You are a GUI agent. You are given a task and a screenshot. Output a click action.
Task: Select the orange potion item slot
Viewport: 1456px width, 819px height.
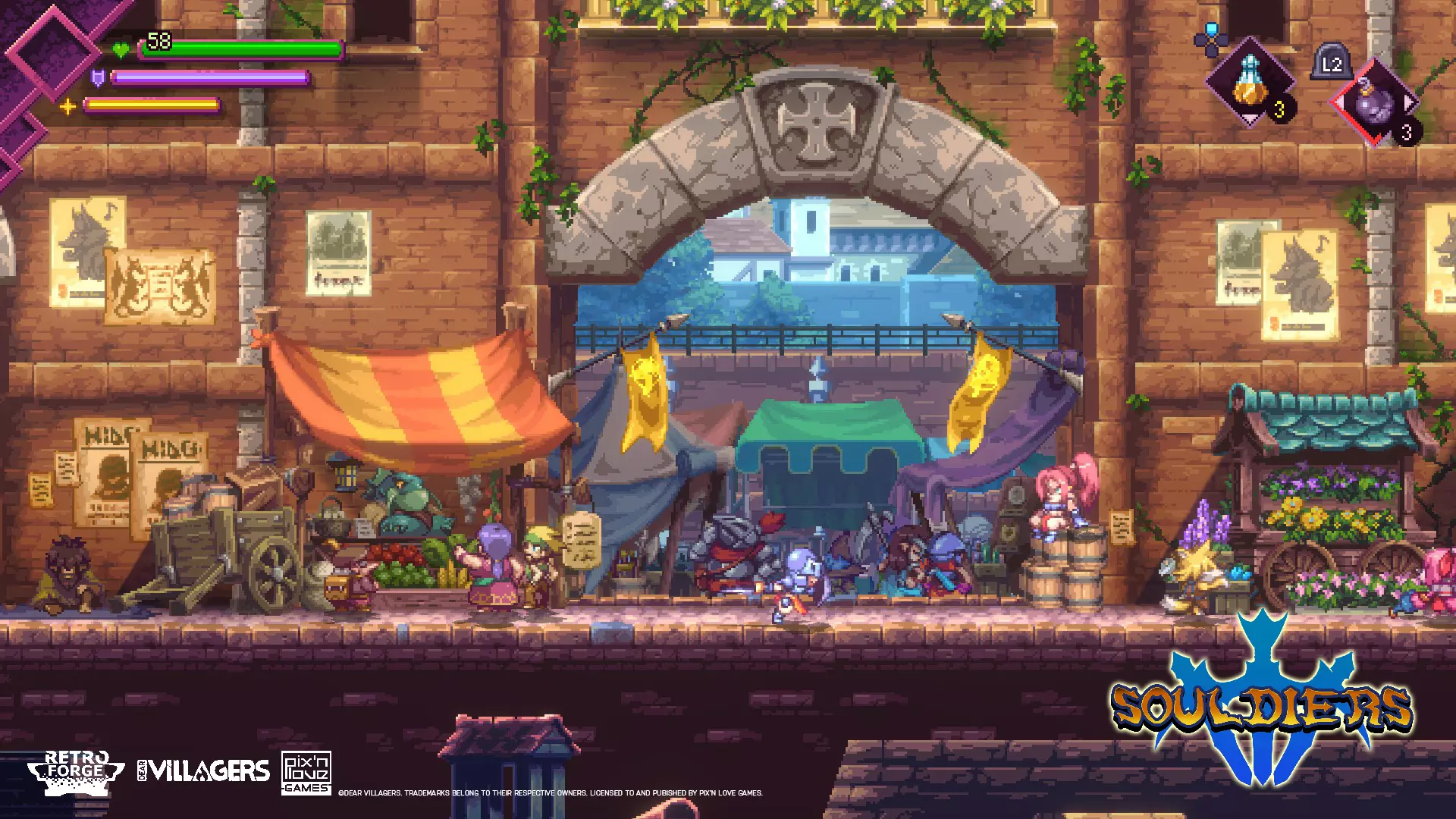click(x=1249, y=83)
